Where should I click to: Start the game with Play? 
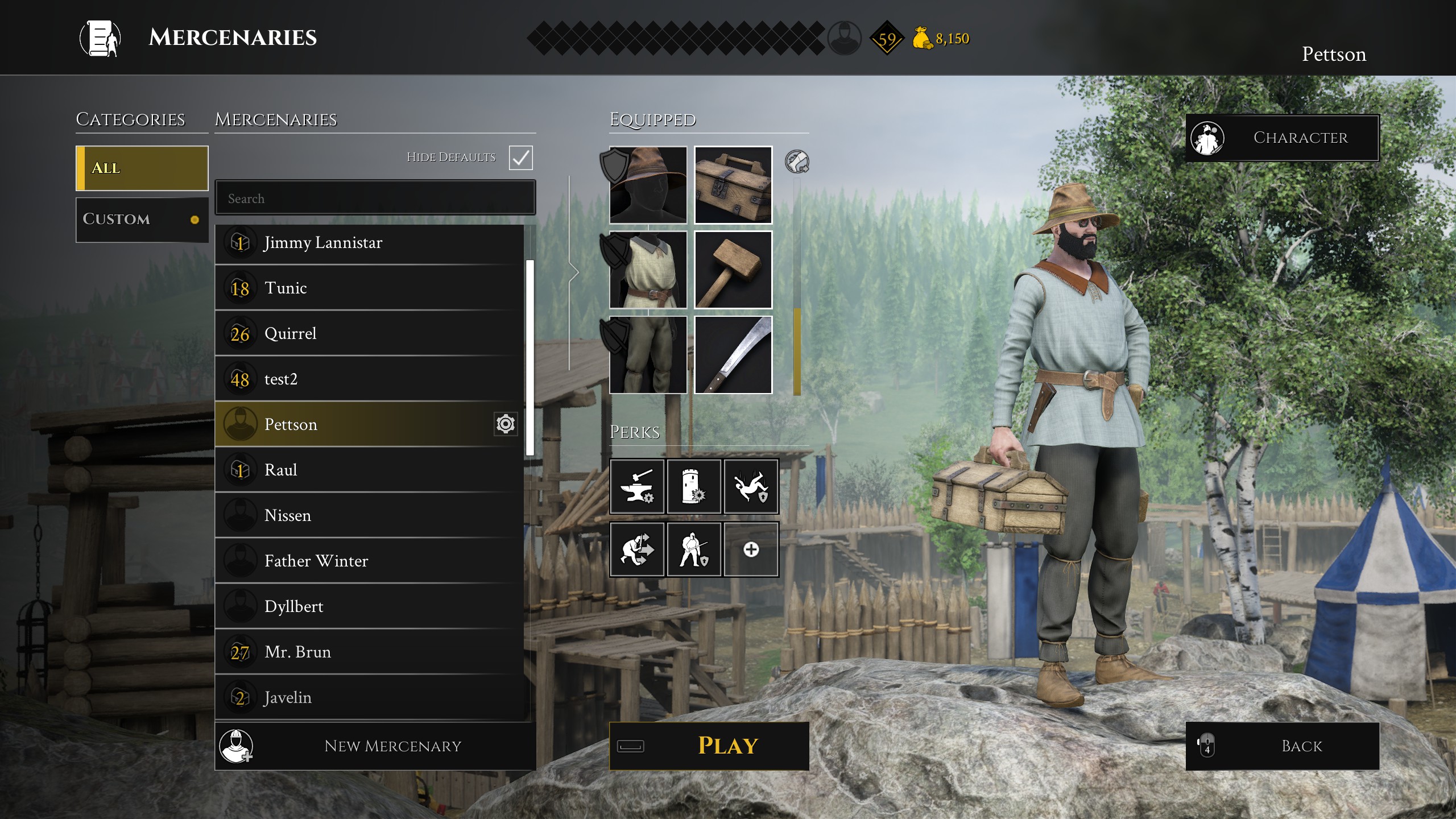pyautogui.click(x=709, y=746)
